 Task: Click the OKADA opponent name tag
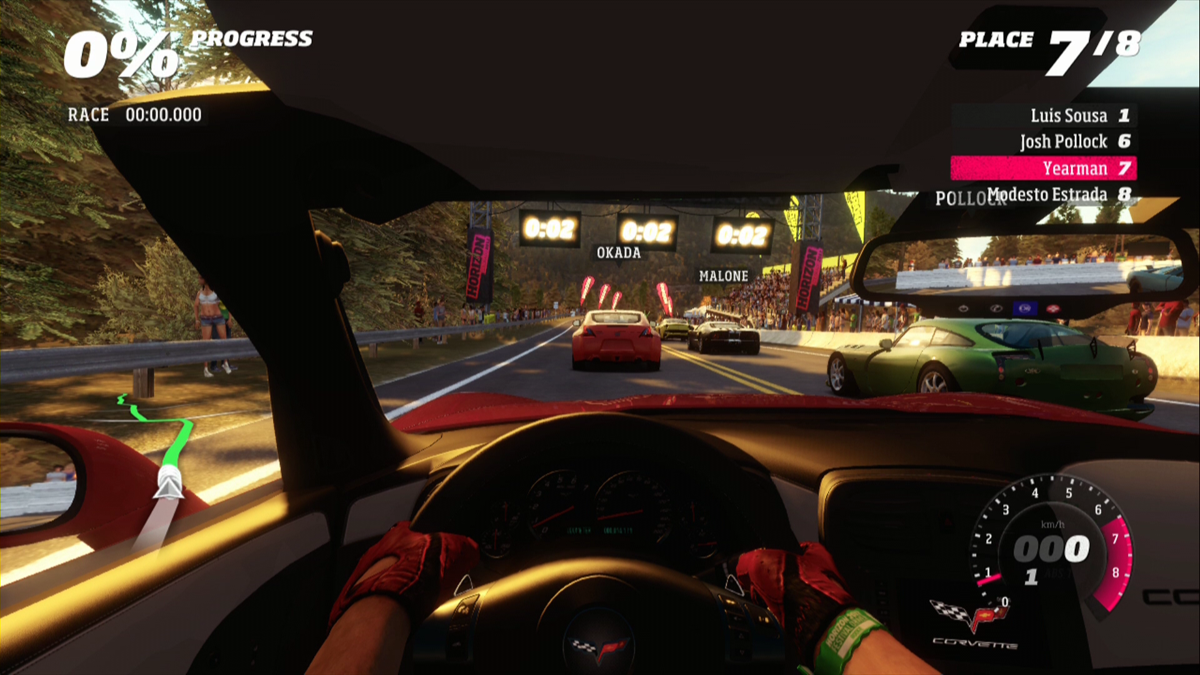619,253
